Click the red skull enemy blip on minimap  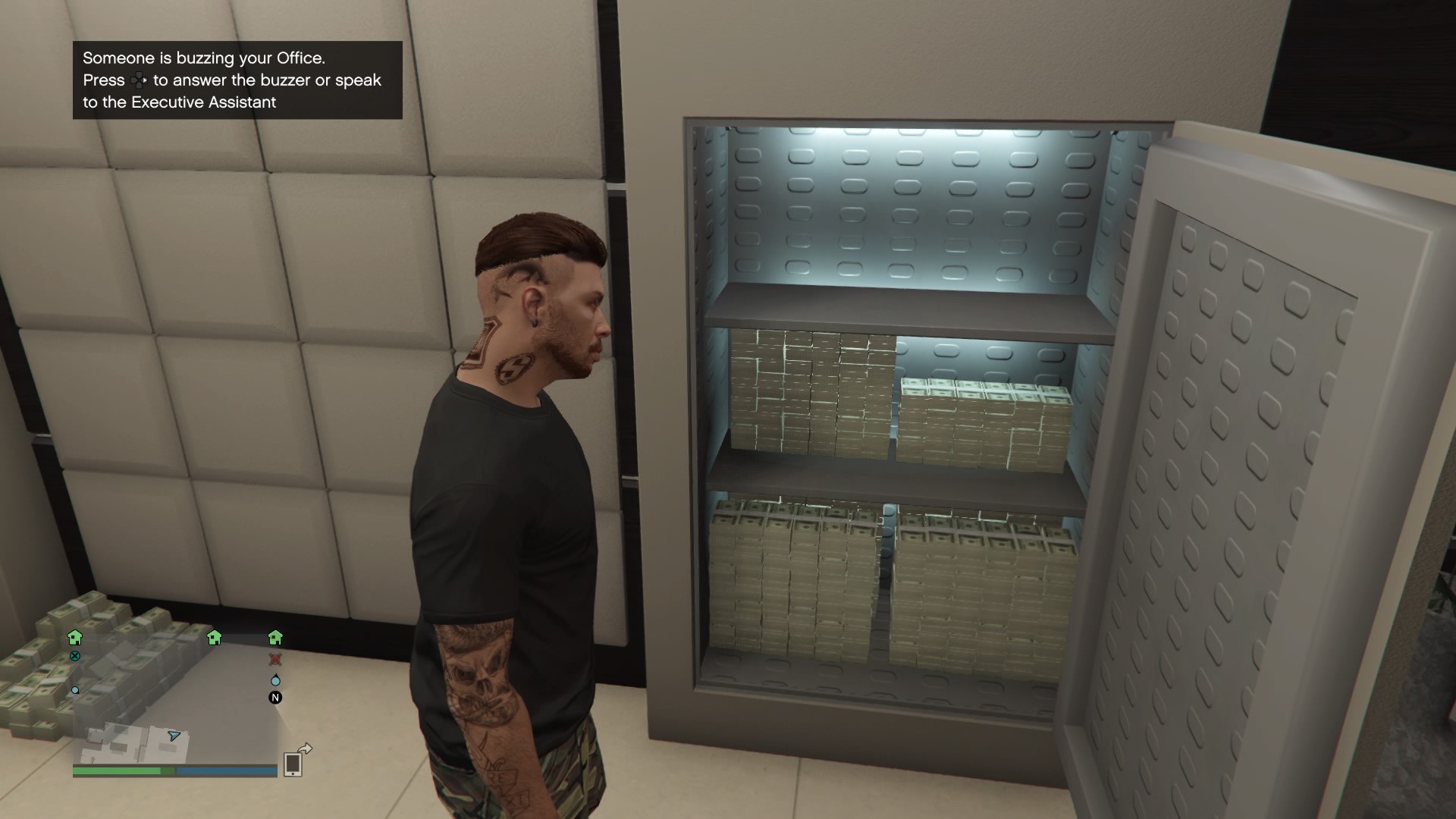pyautogui.click(x=275, y=660)
